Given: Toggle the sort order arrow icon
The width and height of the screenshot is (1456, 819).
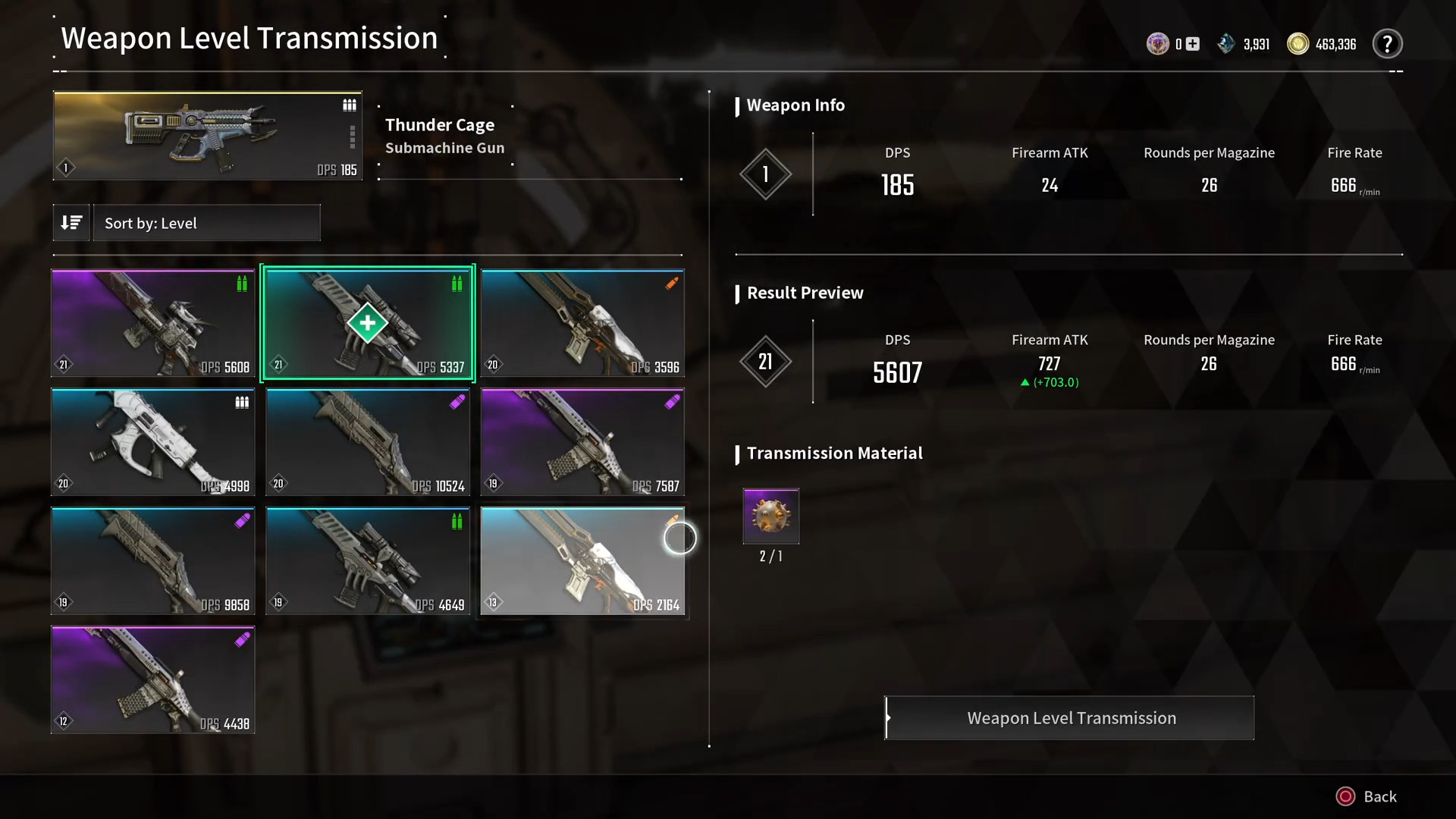Looking at the screenshot, I should pos(71,223).
